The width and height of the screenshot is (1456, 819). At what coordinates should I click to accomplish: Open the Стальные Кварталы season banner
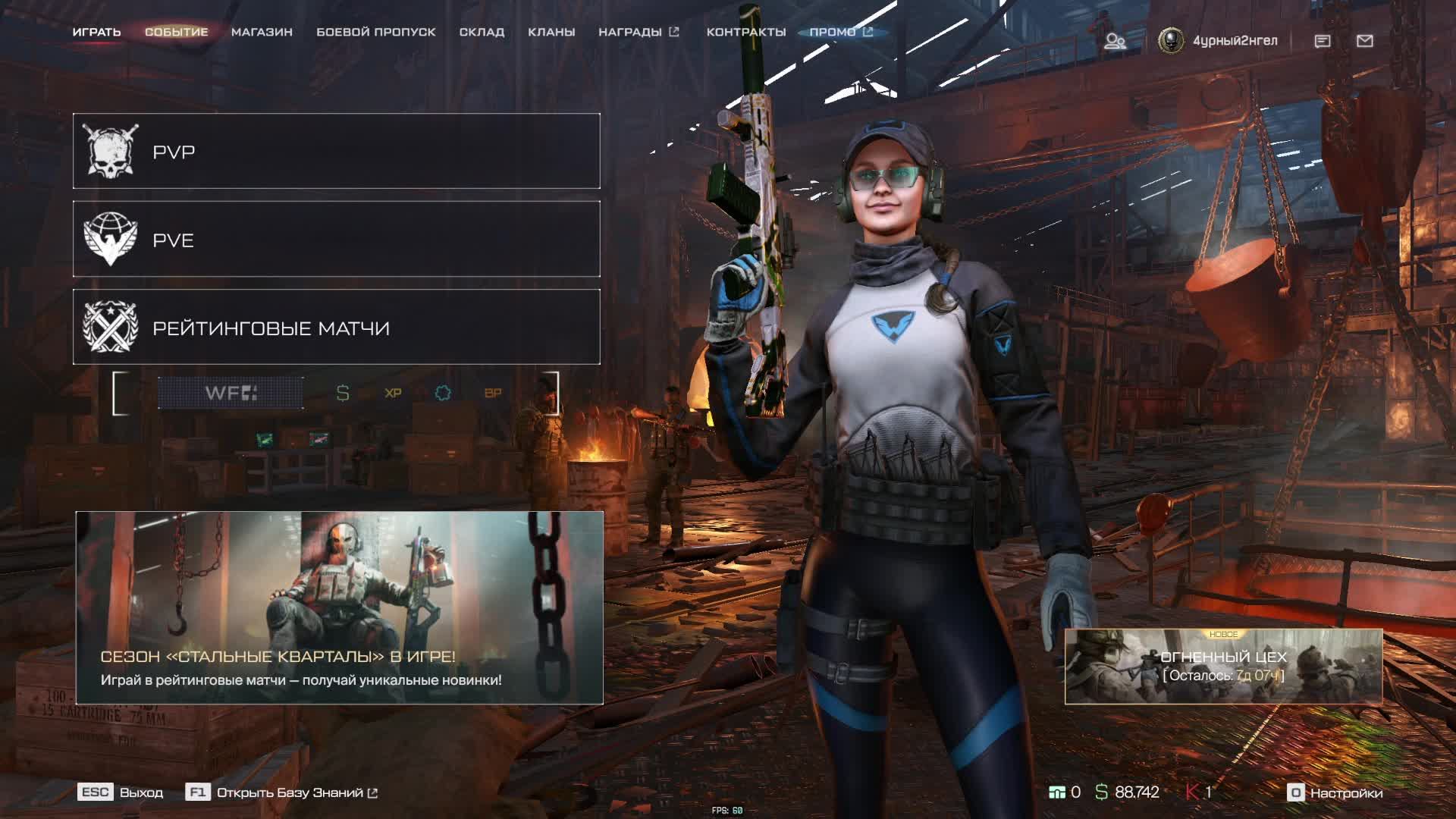pyautogui.click(x=339, y=607)
